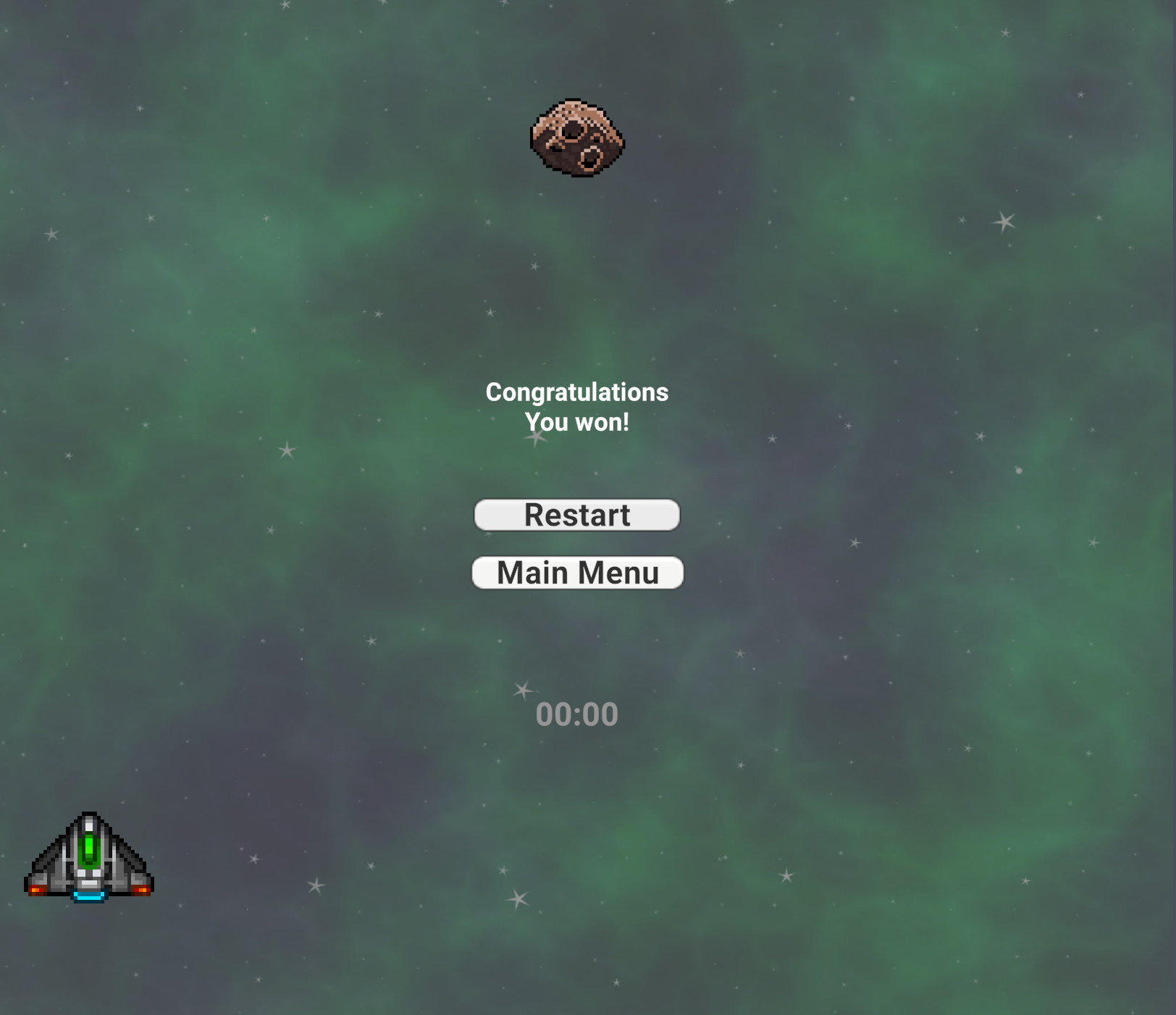Screen dimensions: 1176x1015
Task: Return to the Main Menu
Action: click(577, 573)
